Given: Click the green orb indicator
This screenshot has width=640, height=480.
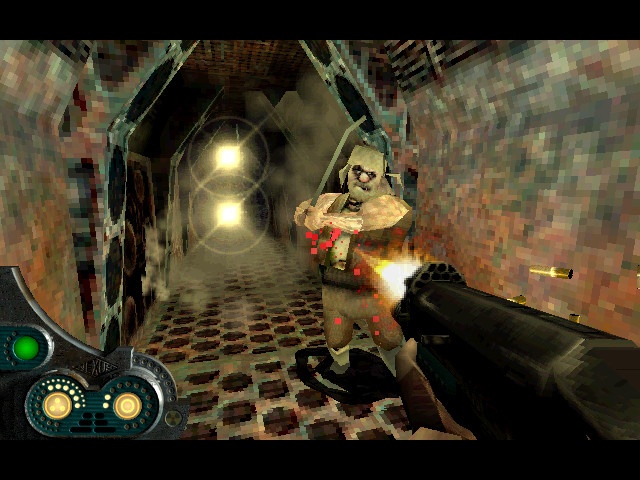Looking at the screenshot, I should coord(26,348).
